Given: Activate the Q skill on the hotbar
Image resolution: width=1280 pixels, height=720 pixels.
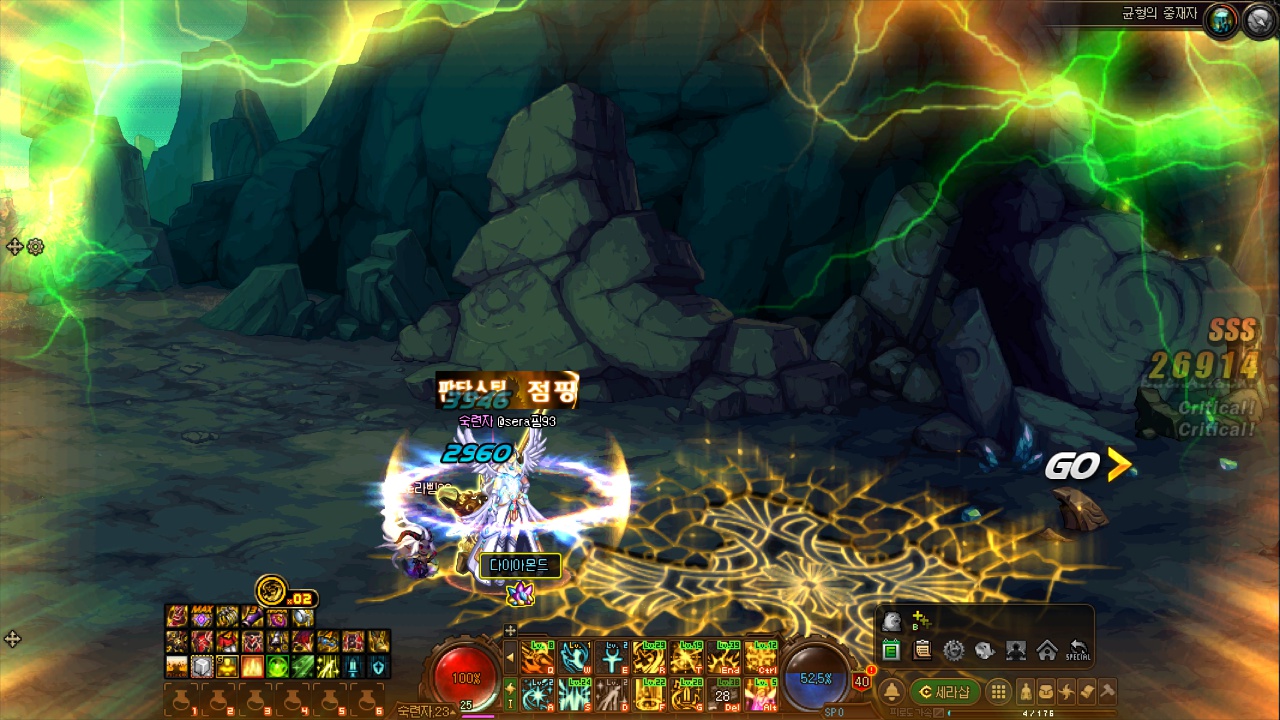Looking at the screenshot, I should click(538, 657).
